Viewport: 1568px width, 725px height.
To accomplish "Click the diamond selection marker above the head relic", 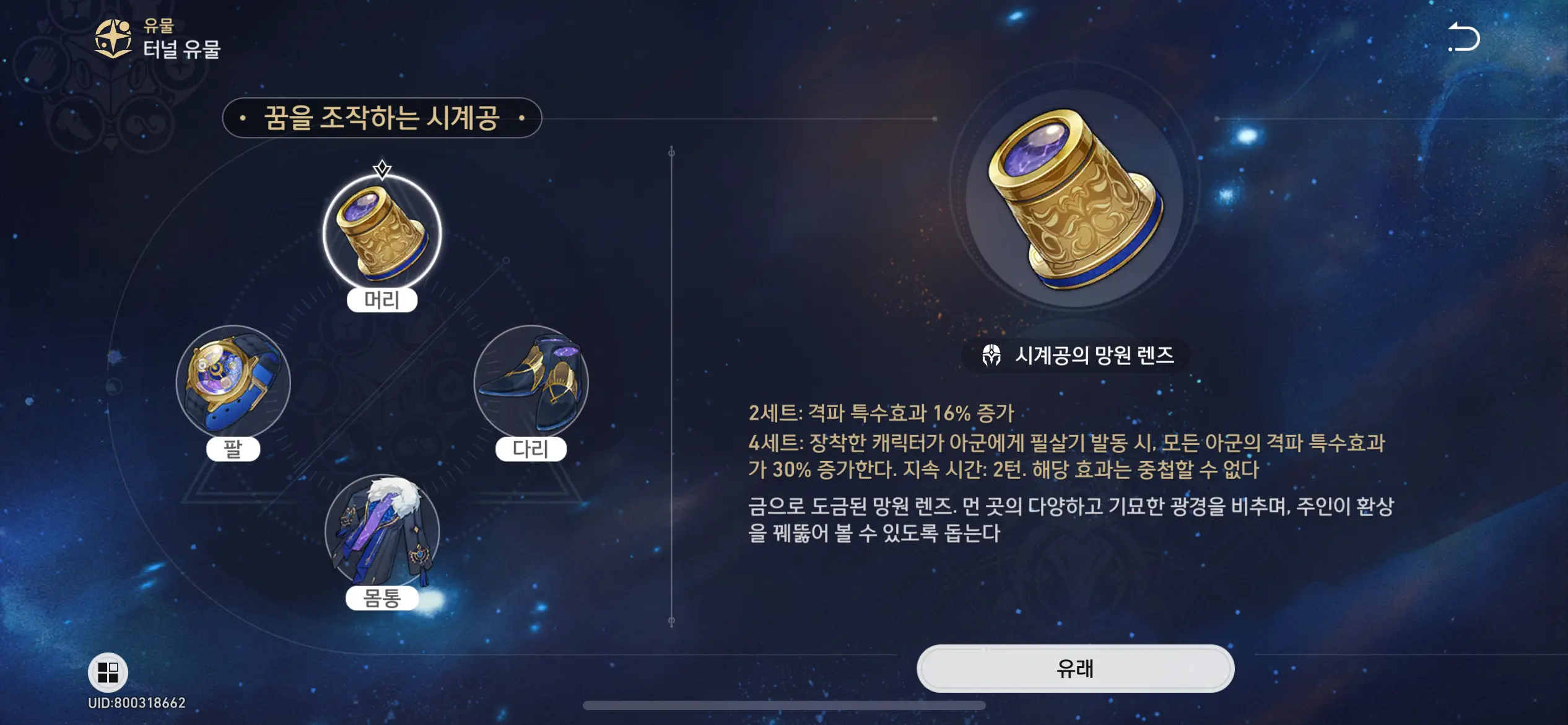I will pyautogui.click(x=382, y=166).
